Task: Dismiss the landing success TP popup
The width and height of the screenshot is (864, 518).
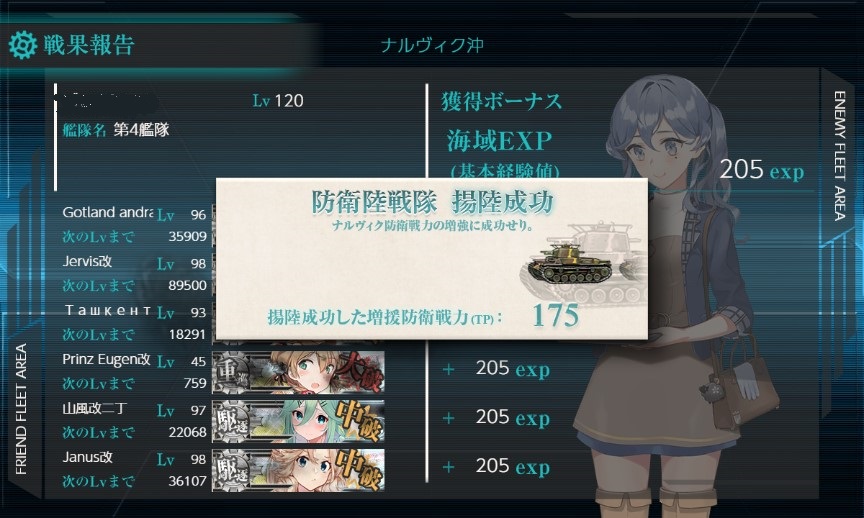Action: point(431,258)
